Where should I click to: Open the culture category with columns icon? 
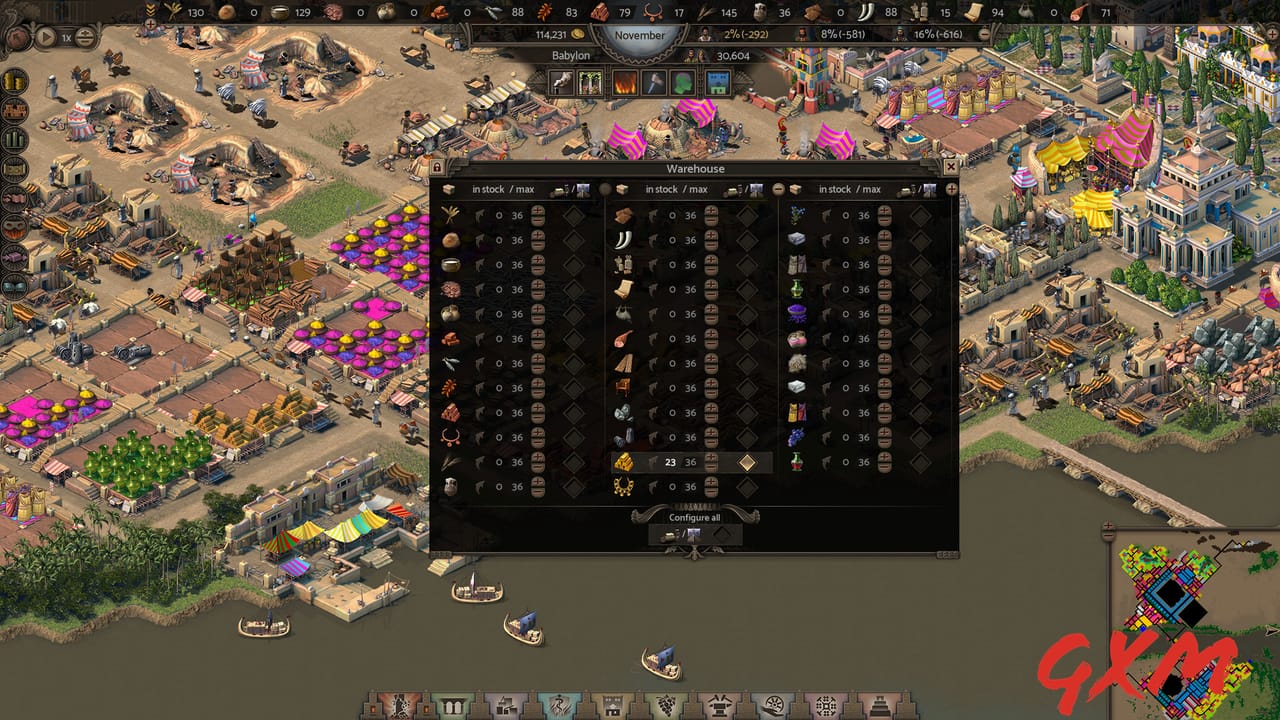[451, 703]
